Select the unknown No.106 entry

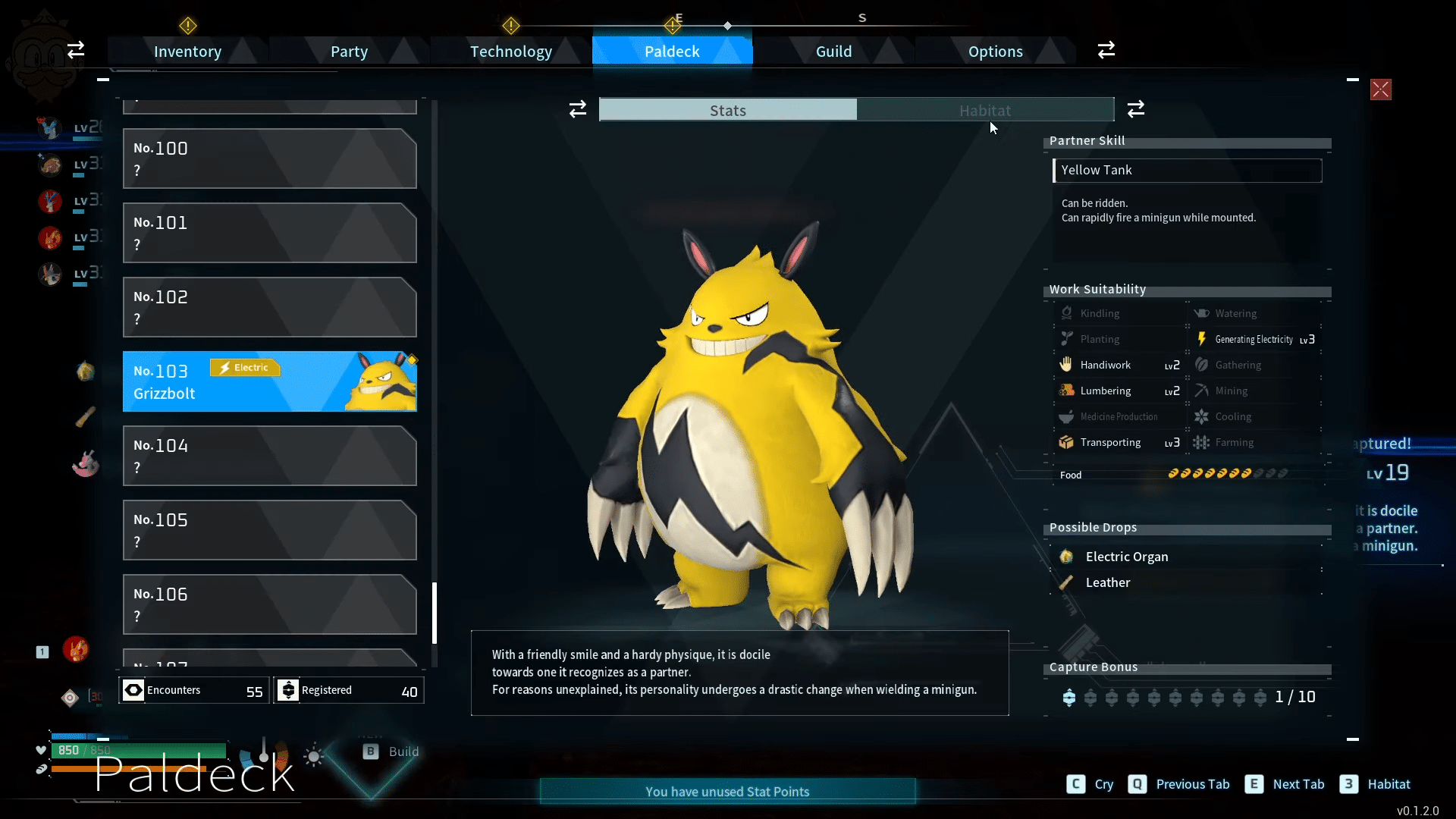click(269, 604)
